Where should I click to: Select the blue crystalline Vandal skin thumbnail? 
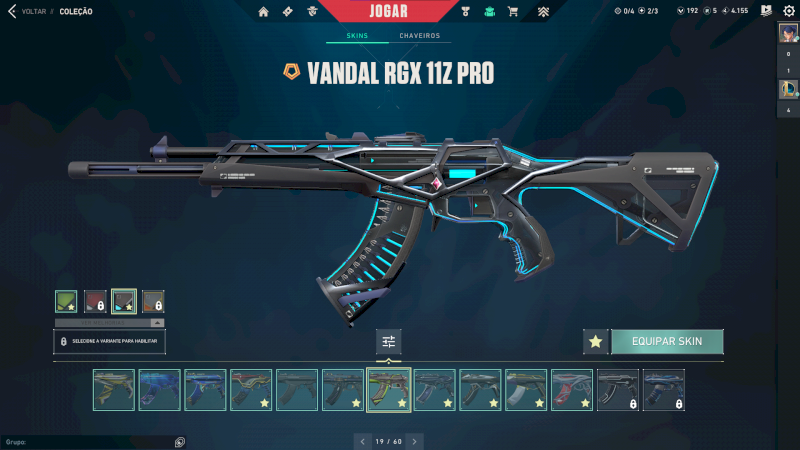click(160, 390)
